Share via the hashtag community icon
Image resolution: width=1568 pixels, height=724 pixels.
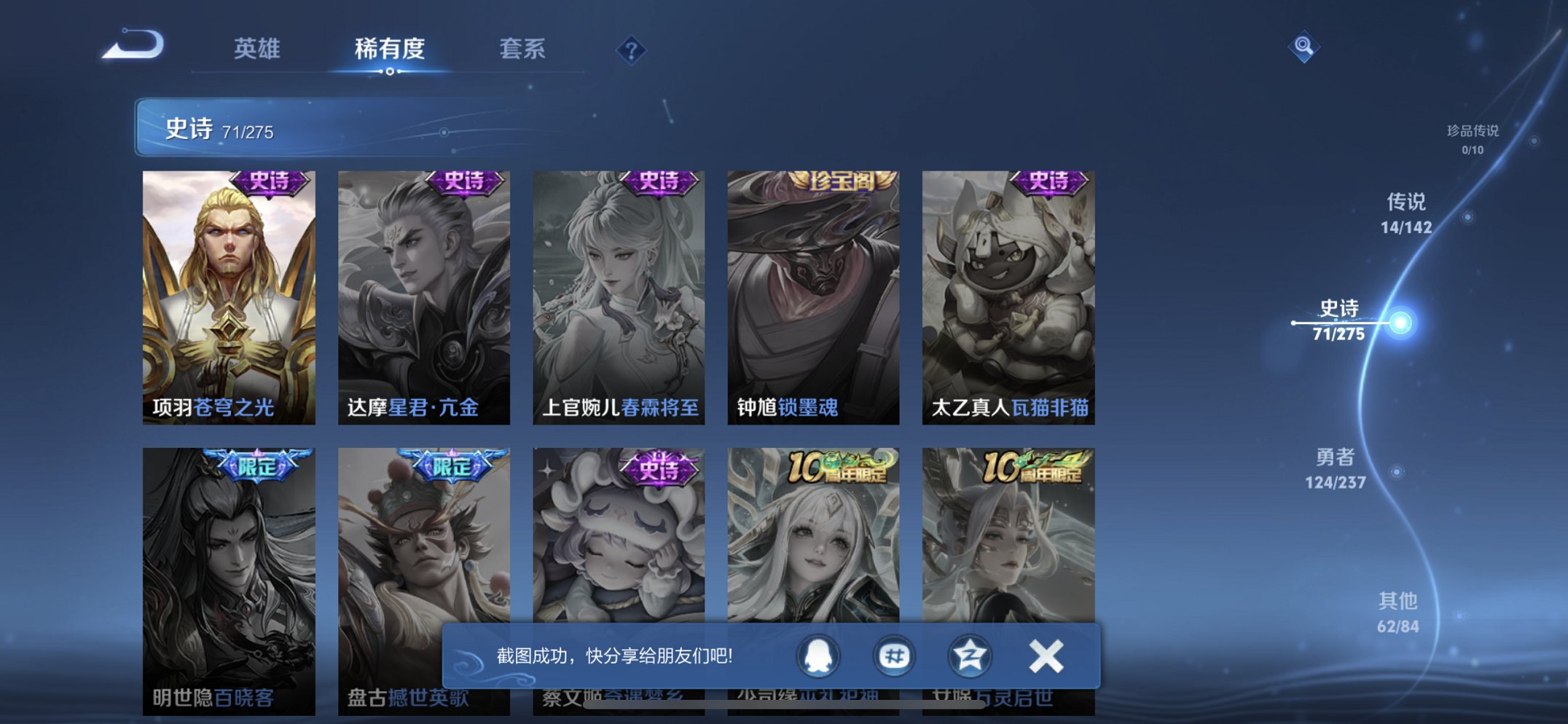click(895, 656)
